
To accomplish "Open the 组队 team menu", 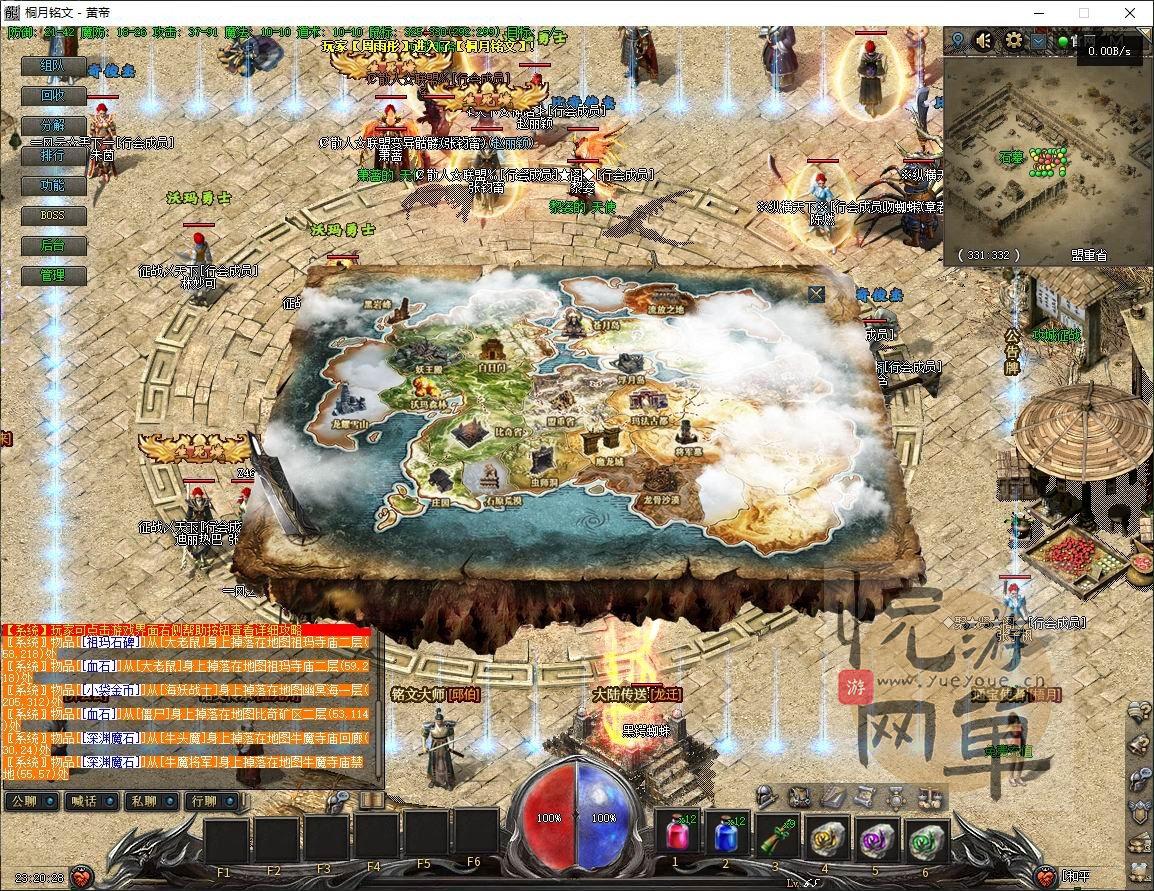I will pyautogui.click(x=52, y=66).
